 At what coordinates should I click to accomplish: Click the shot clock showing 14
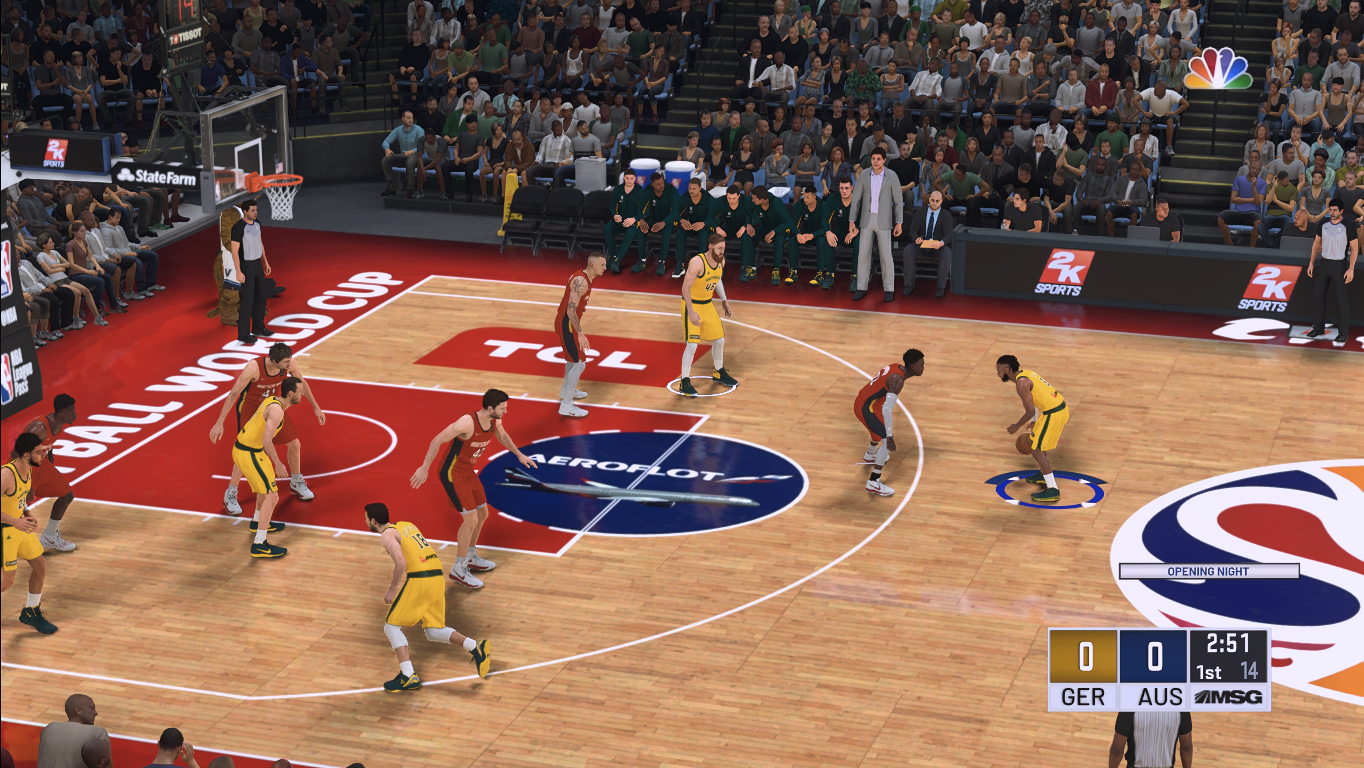coord(1248,672)
